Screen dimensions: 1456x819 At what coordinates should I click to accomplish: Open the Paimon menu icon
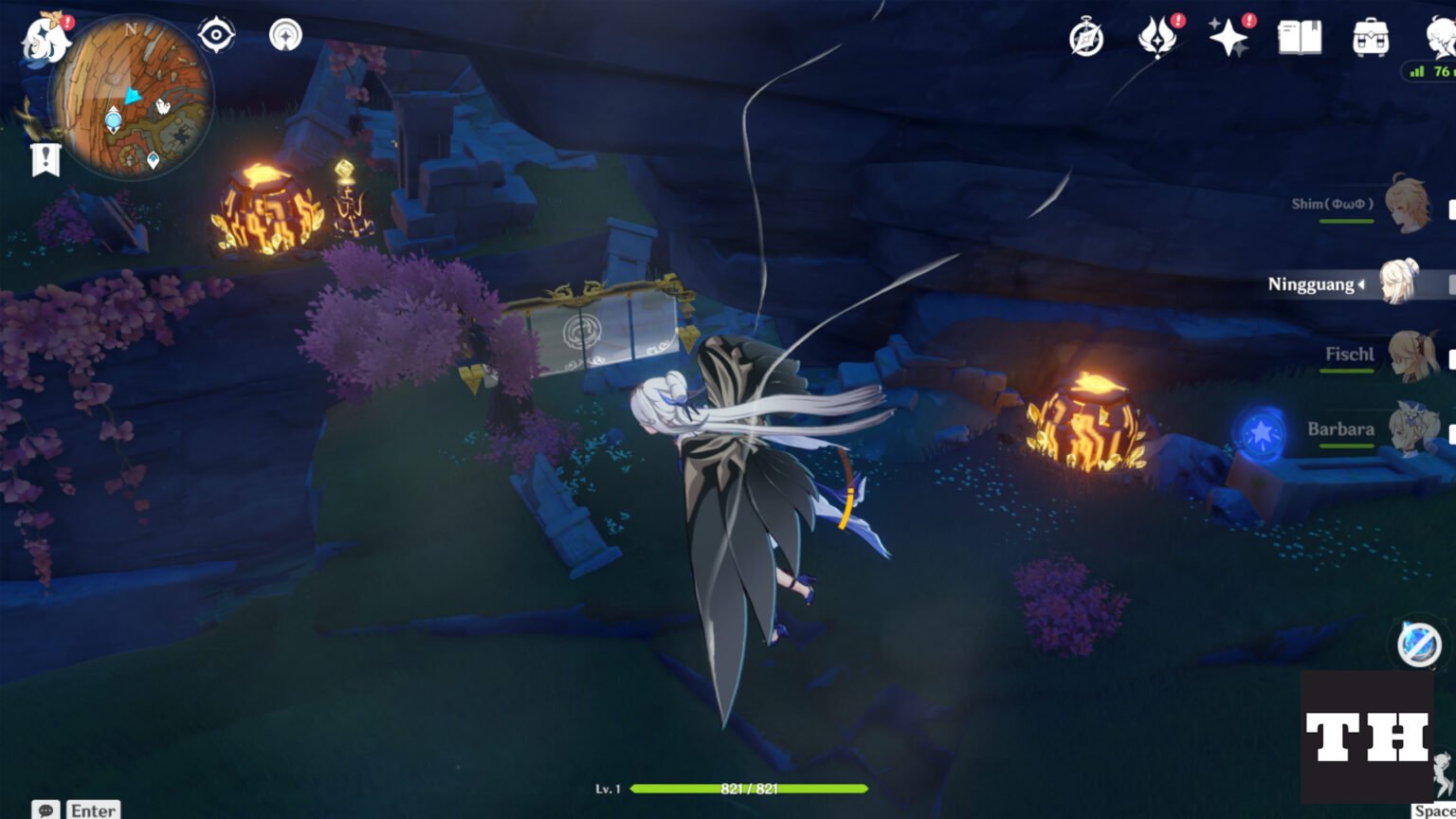45,42
